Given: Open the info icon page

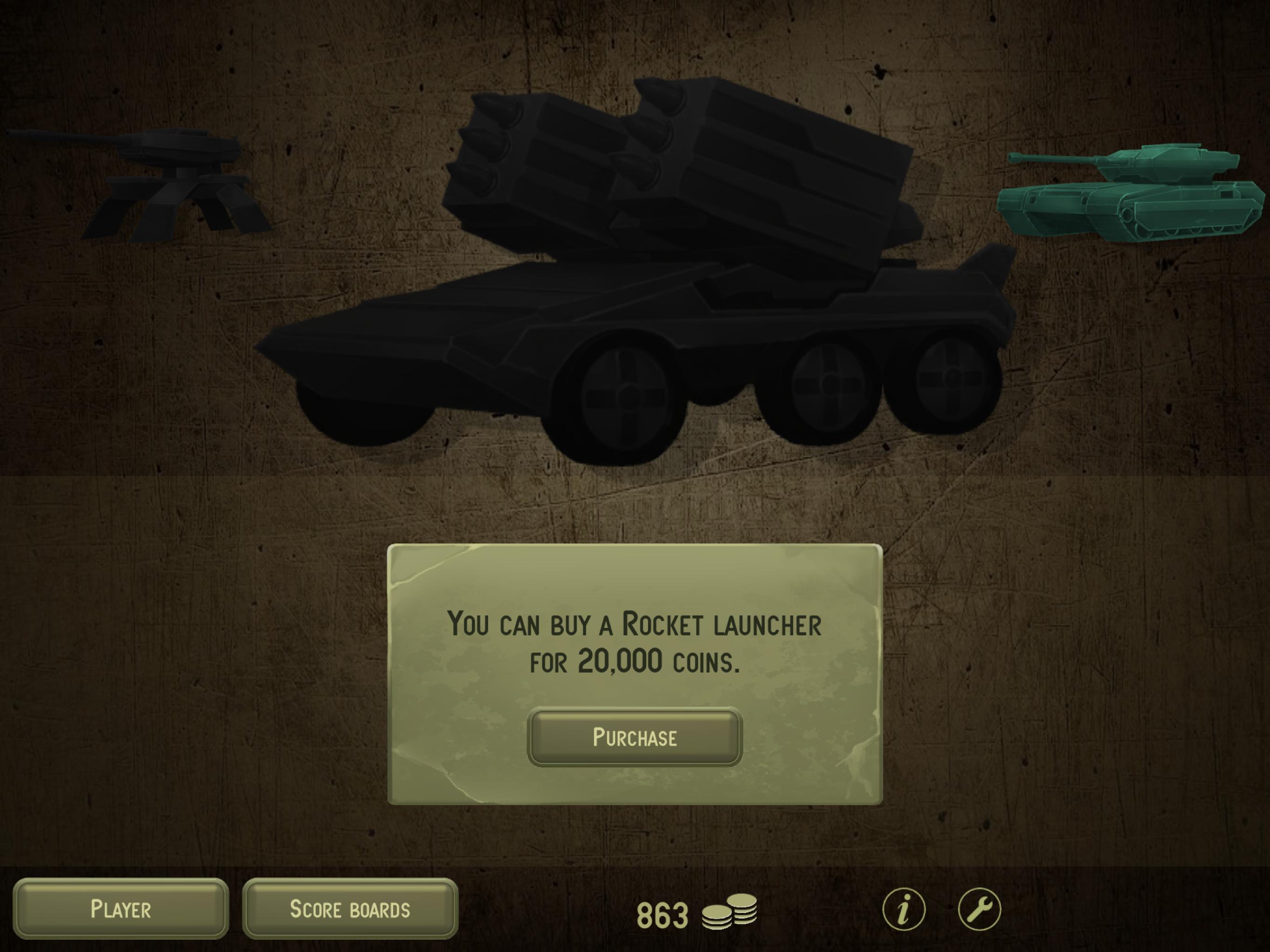Looking at the screenshot, I should (x=904, y=909).
